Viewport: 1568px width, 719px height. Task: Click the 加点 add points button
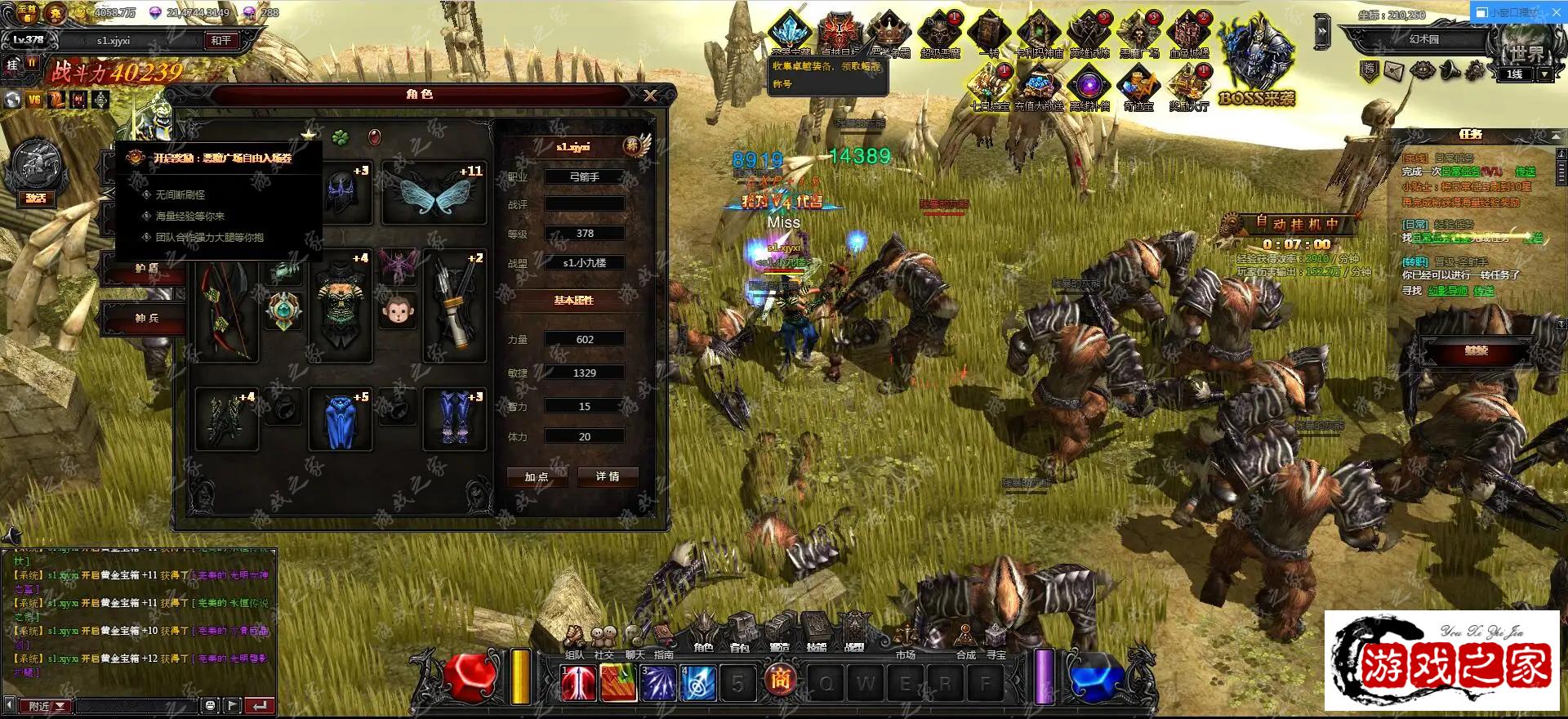point(537,476)
